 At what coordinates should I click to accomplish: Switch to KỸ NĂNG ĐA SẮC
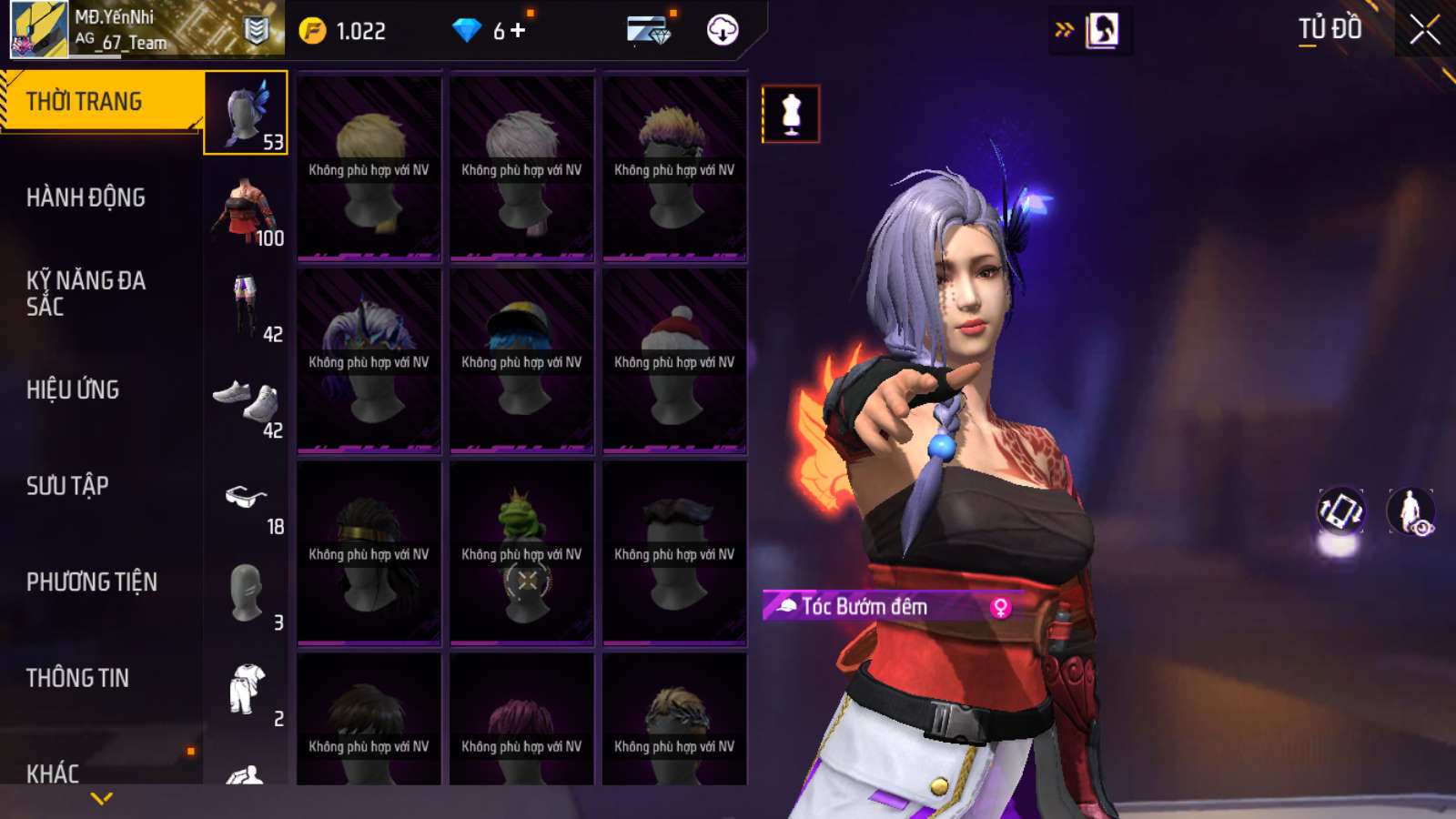[86, 293]
